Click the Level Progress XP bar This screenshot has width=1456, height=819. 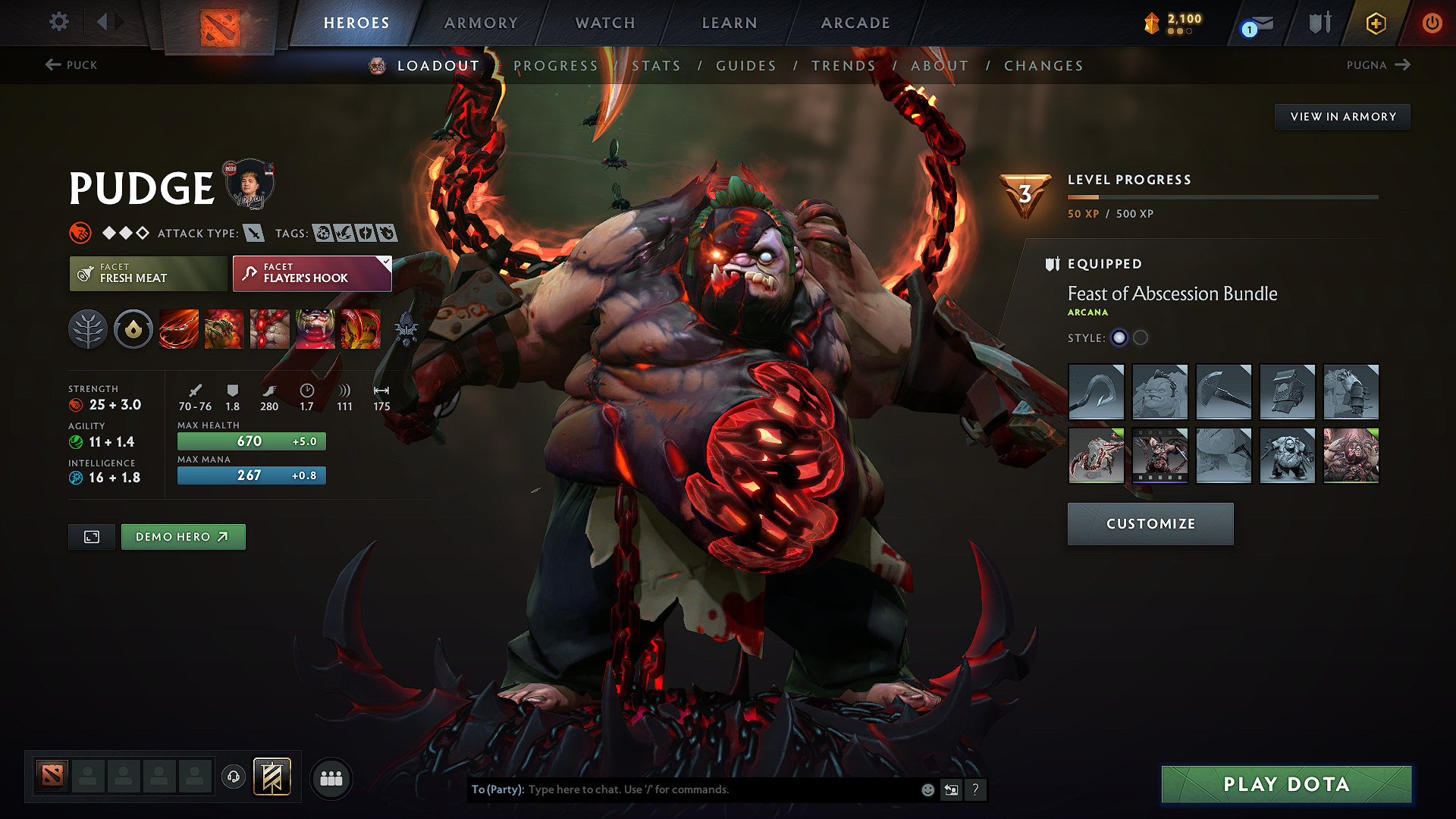click(1222, 197)
